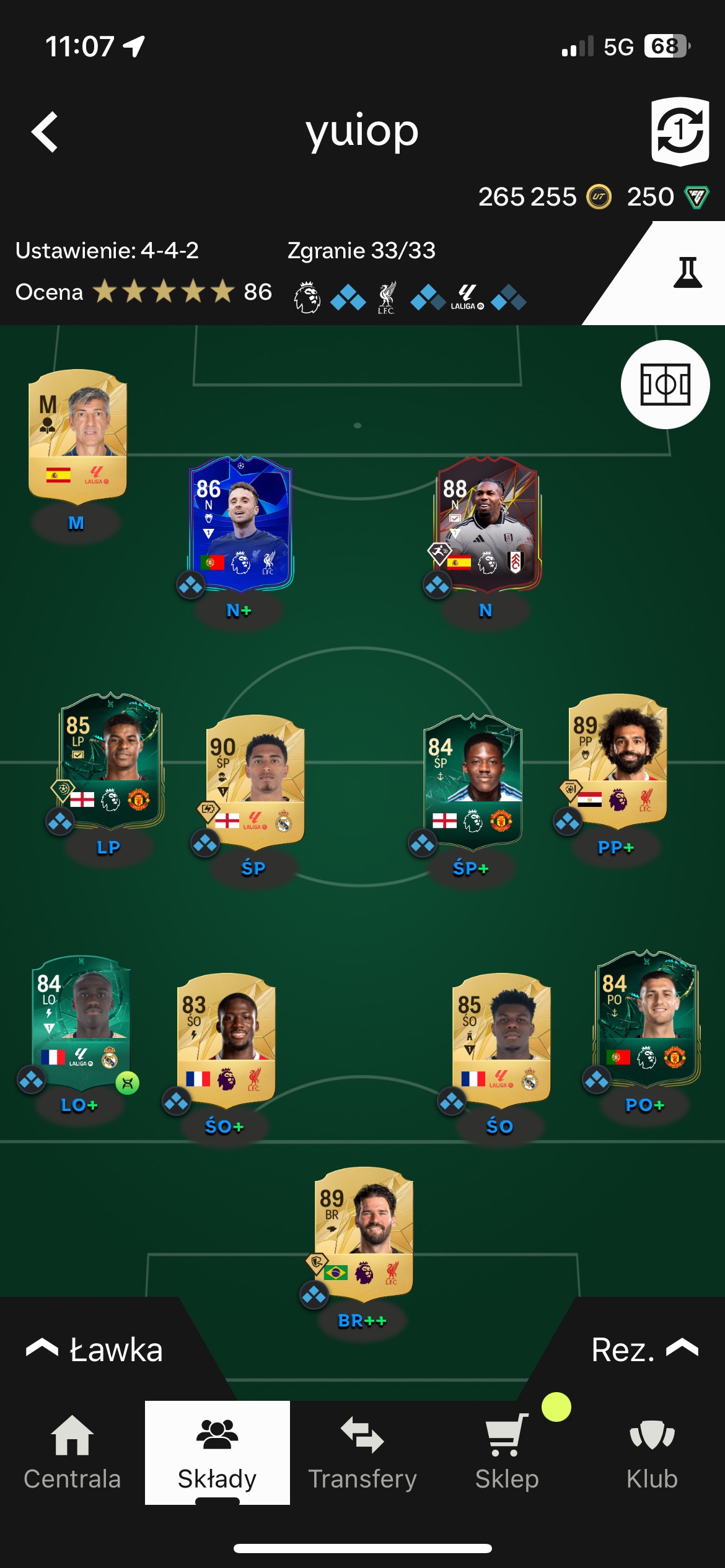Pick the 90-rated ŚP midfielder card
Screen dimensions: 725x1568
(x=255, y=780)
